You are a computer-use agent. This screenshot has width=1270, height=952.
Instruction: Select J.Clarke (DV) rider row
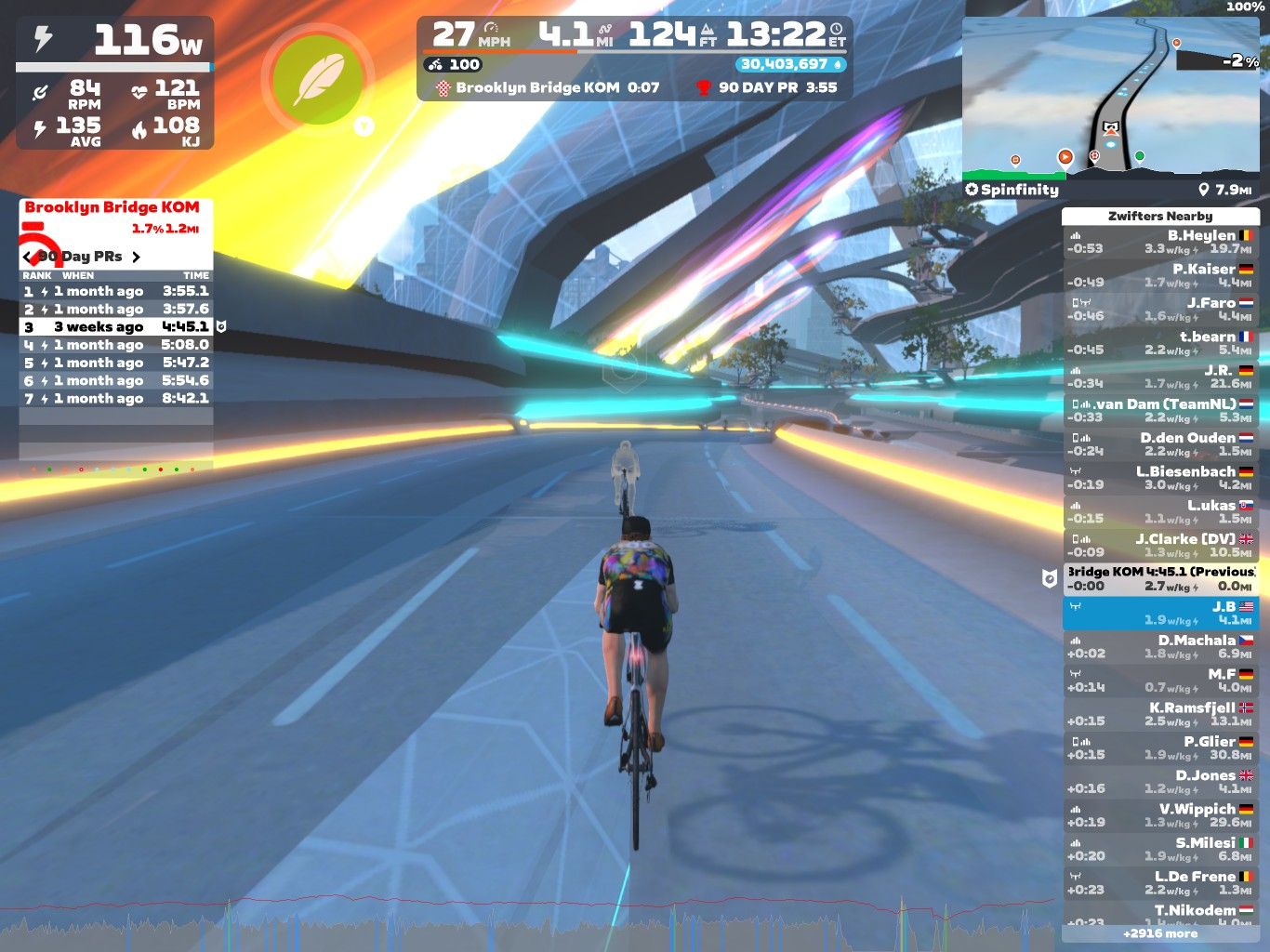click(1160, 545)
